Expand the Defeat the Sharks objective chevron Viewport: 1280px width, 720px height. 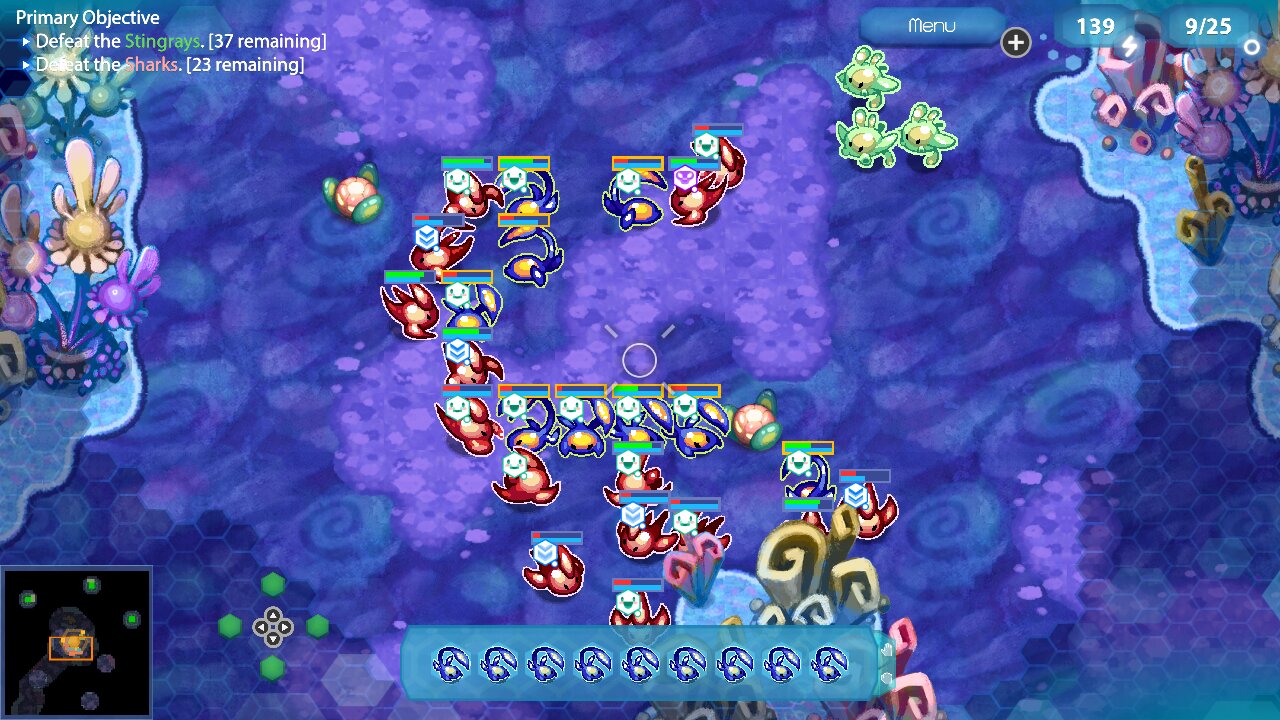pos(26,64)
